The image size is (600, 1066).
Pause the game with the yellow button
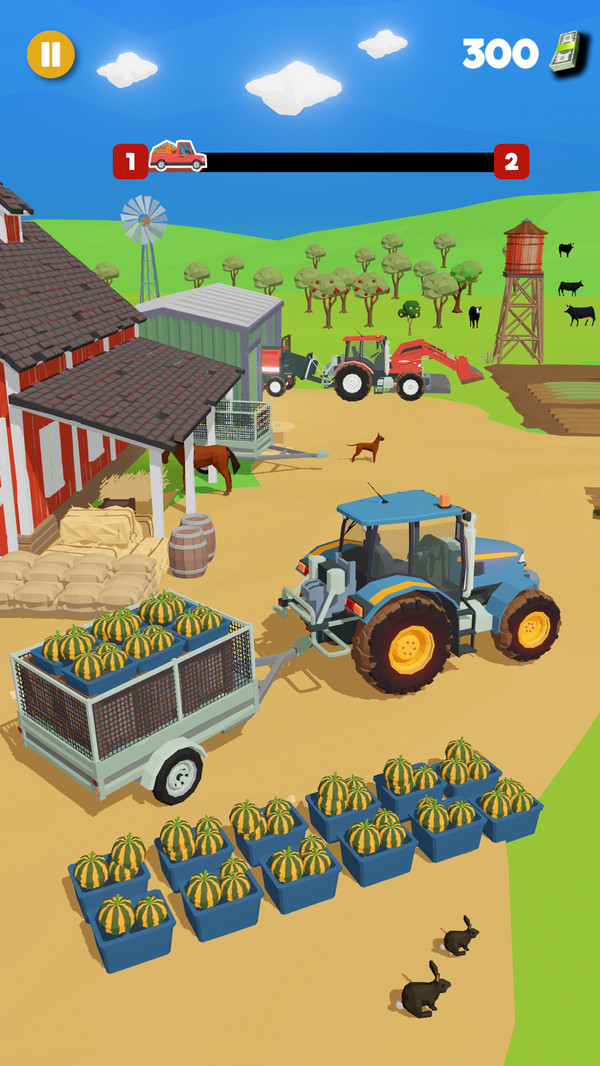pyautogui.click(x=50, y=54)
